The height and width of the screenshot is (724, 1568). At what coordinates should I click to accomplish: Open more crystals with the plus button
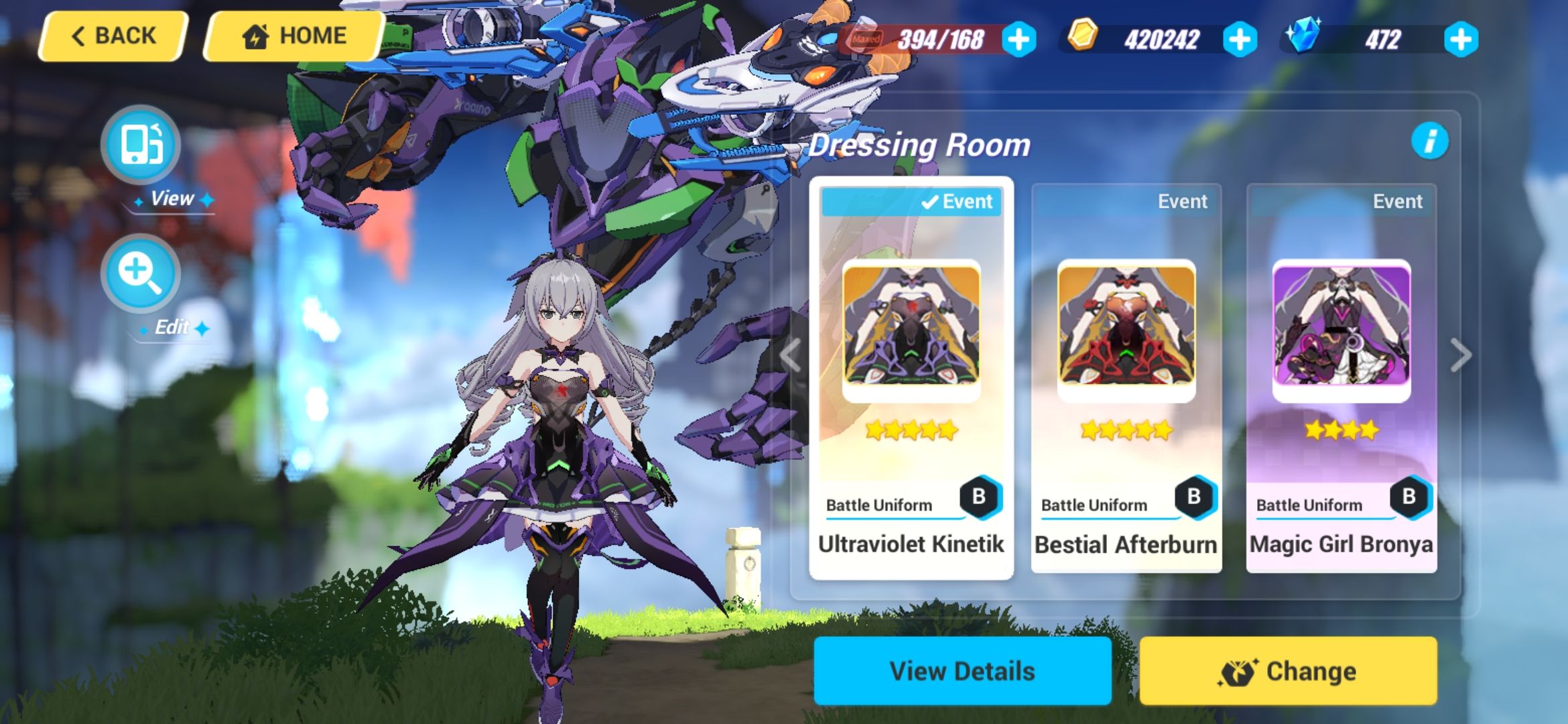pos(1463,39)
